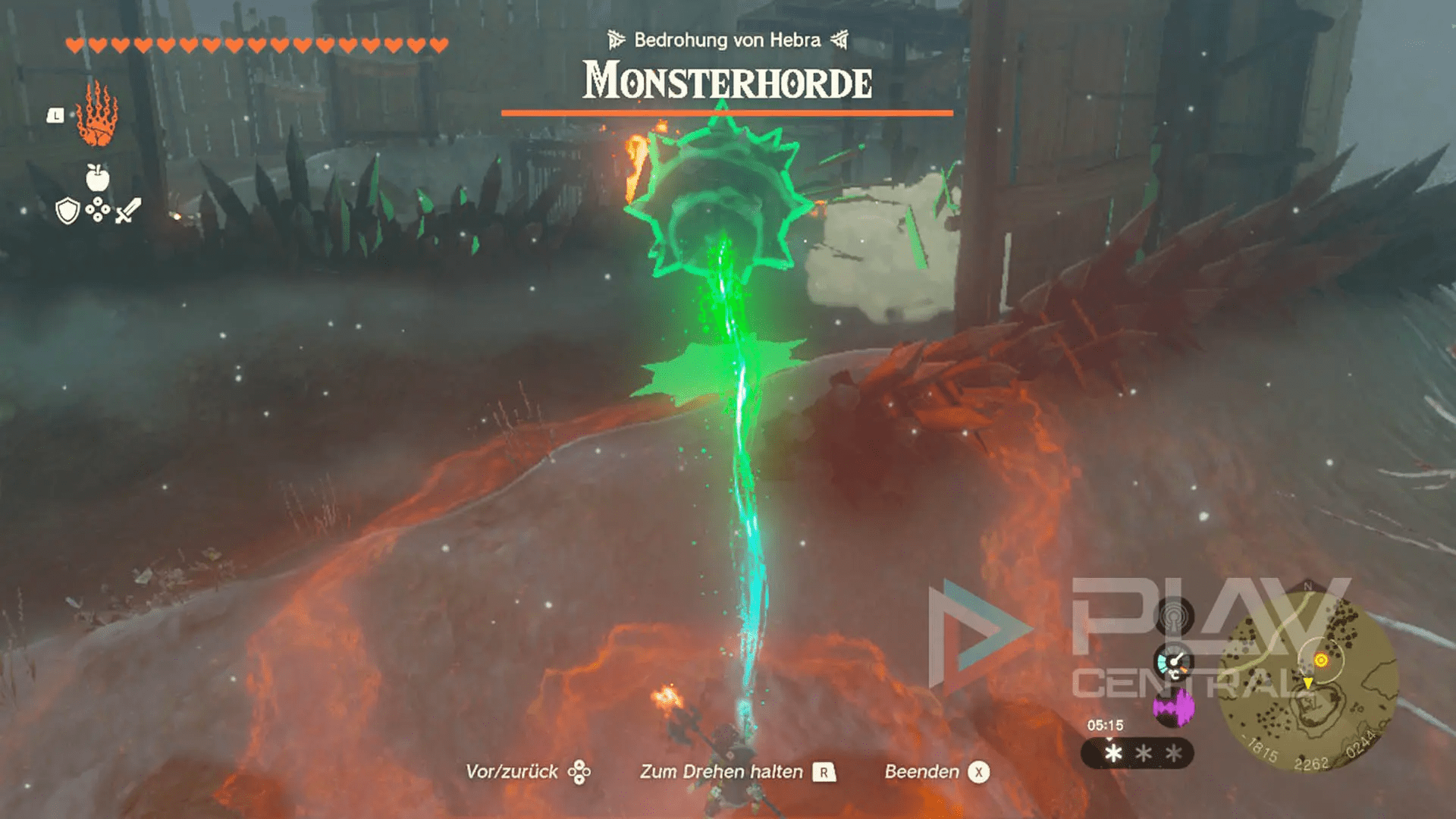This screenshot has width=1456, height=819.
Task: Open the sword weapon quick-select icon
Action: (x=128, y=211)
